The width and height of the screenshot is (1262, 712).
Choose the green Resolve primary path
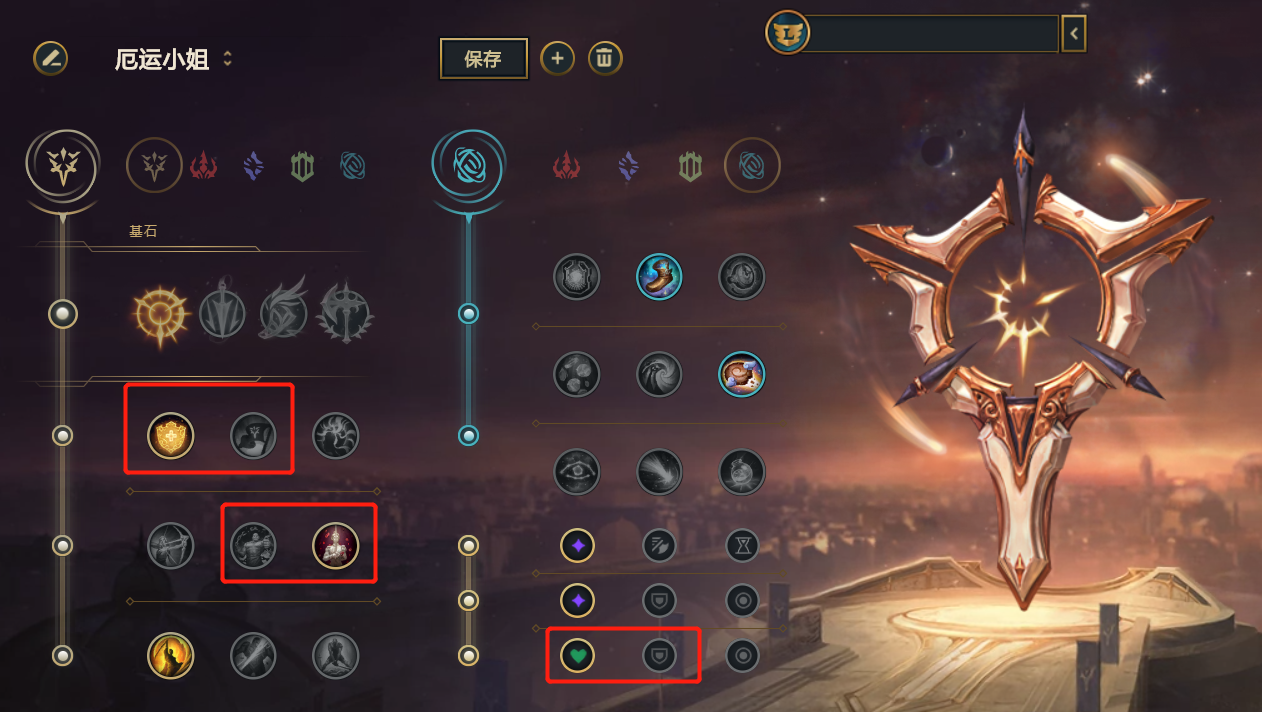coord(302,165)
